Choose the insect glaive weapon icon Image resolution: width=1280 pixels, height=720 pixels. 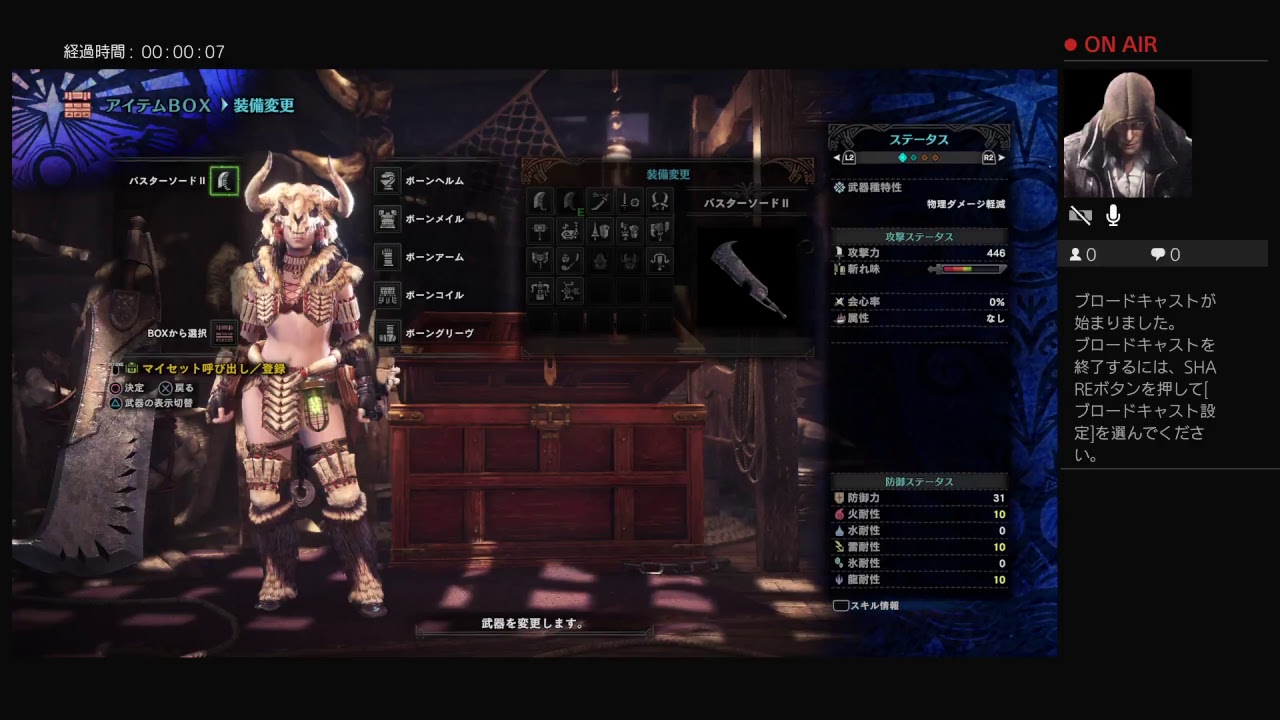coord(570,262)
